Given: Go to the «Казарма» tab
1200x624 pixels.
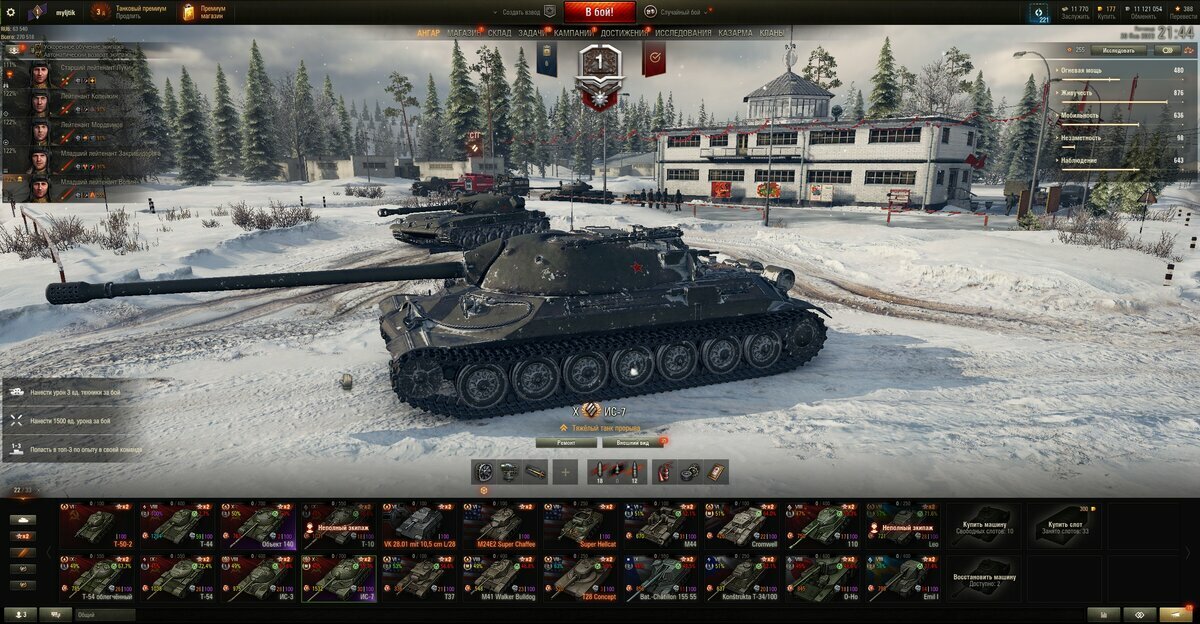Looking at the screenshot, I should tap(735, 33).
